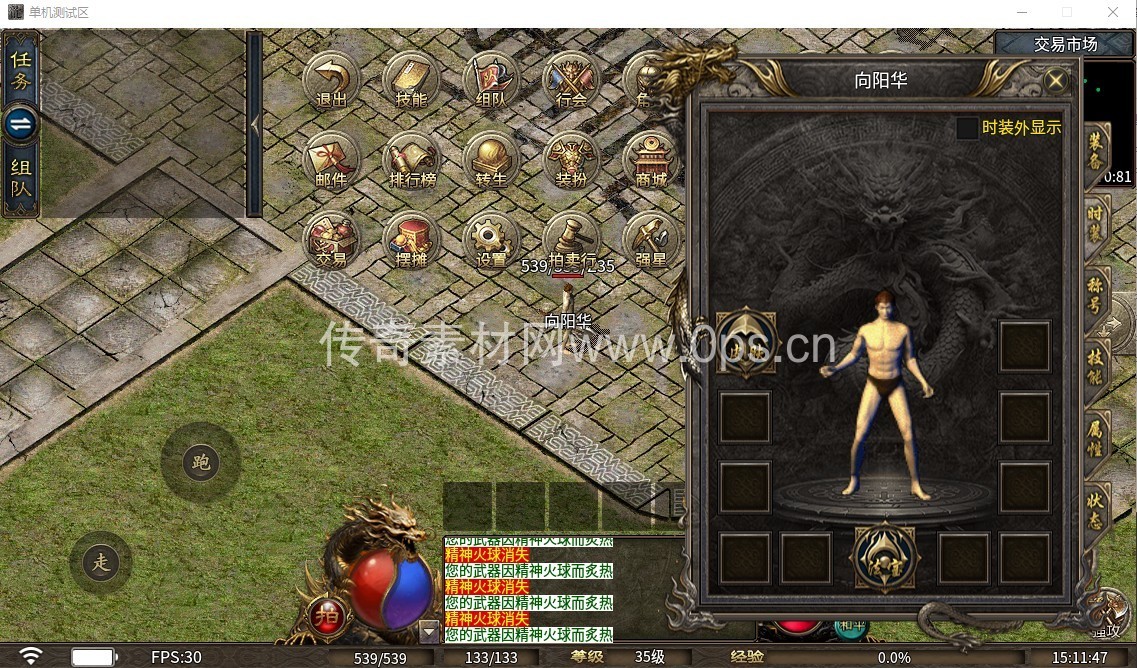Open the 组队 team flag icon

pos(491,80)
